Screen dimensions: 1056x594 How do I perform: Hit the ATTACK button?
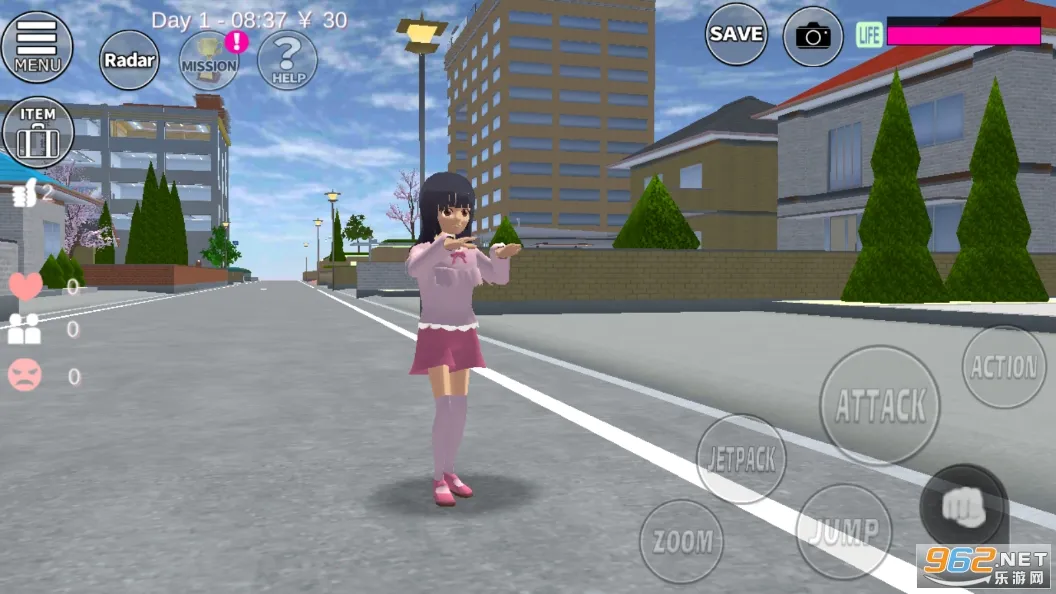click(x=880, y=405)
